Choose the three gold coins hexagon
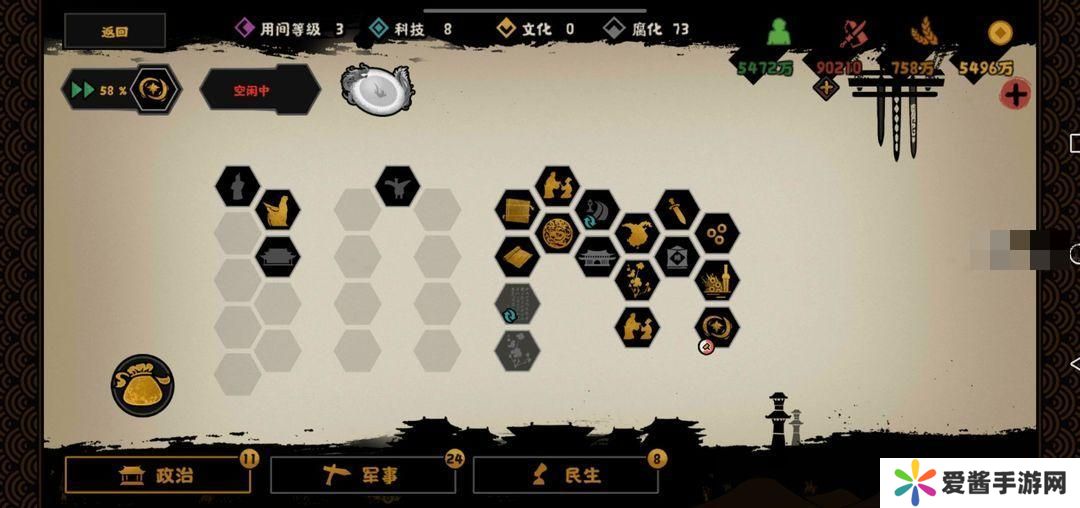The width and height of the screenshot is (1080, 508). coord(717,233)
